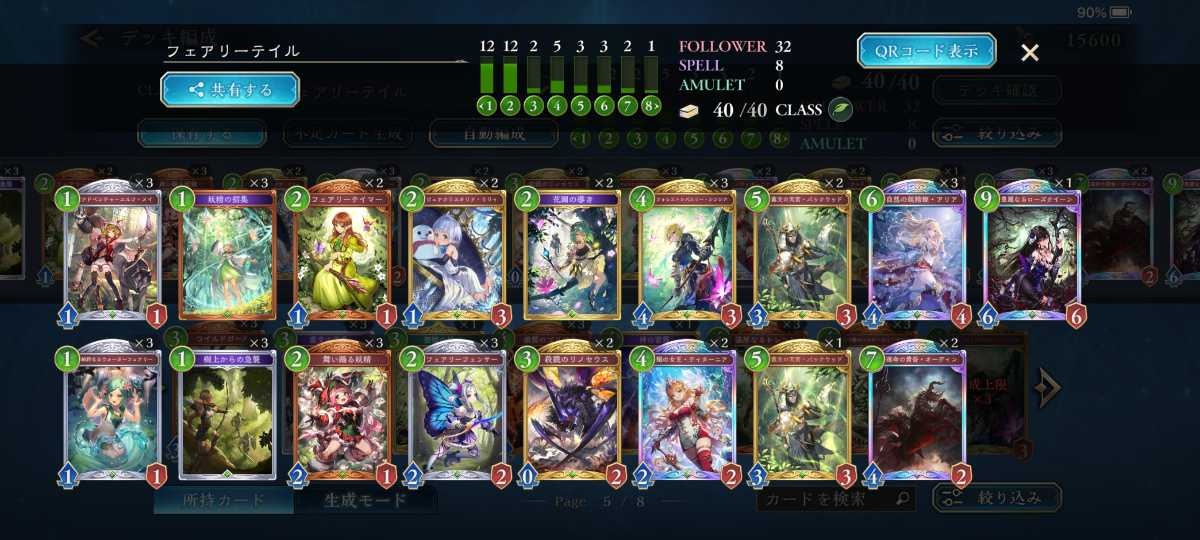
Task: Pick the Water Fairy 1-cost card
Action: (x=112, y=412)
